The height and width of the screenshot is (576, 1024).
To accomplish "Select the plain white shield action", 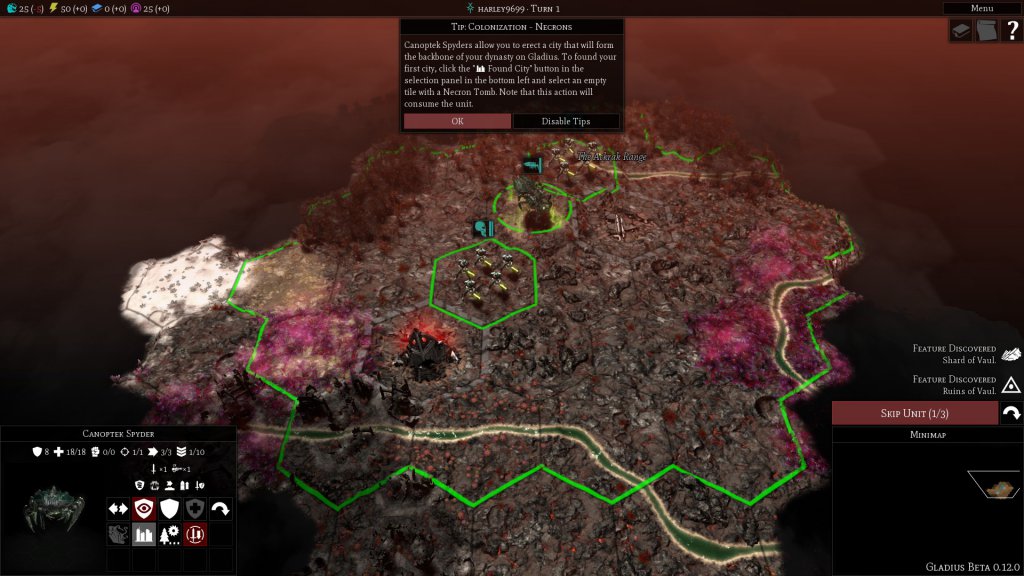I will [169, 508].
